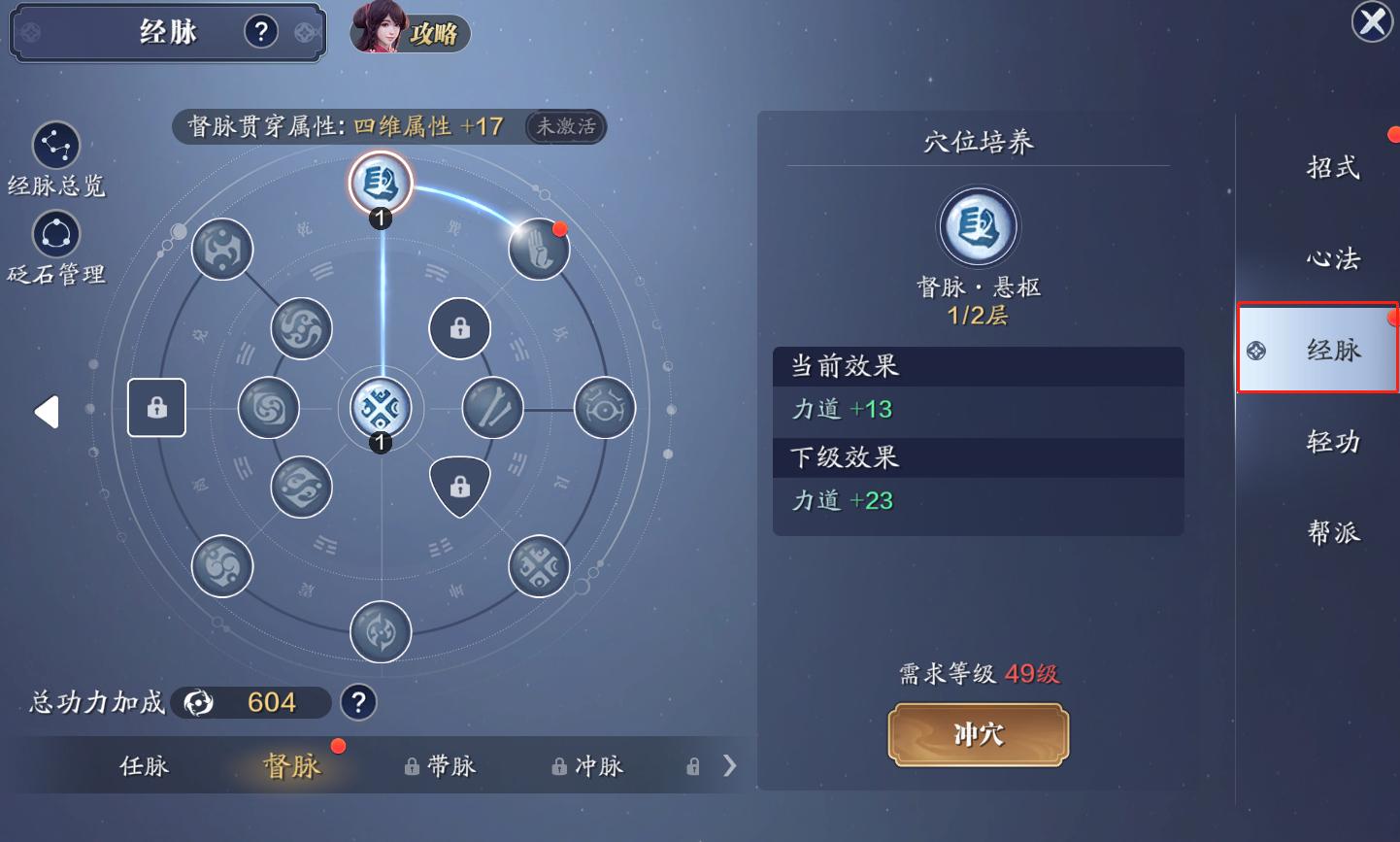
Task: Click the lock icon on the far-left node
Action: tap(156, 408)
